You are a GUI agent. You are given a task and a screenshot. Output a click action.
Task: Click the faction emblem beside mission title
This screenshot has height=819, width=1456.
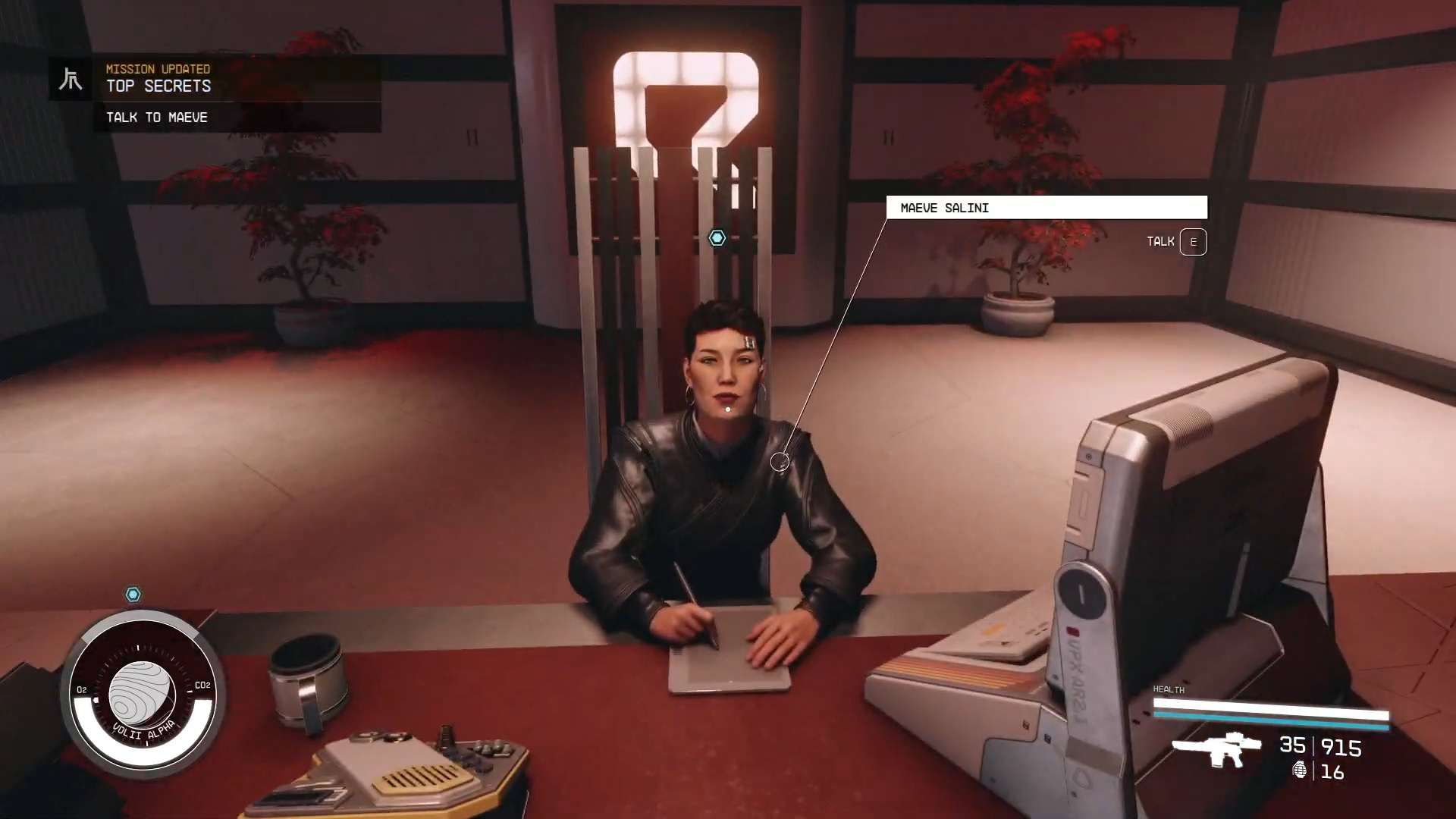pyautogui.click(x=71, y=79)
